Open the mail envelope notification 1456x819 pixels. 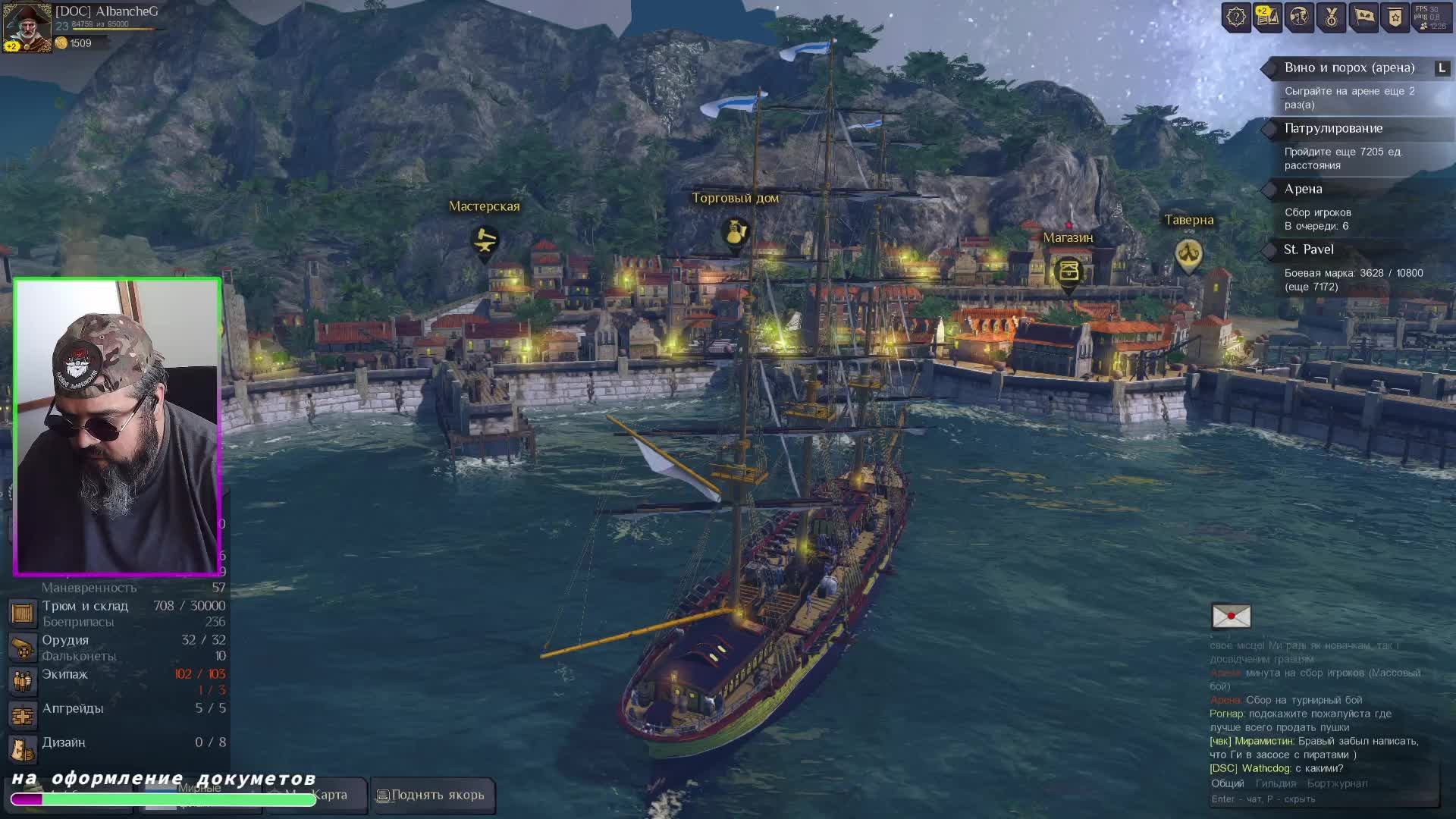pos(1231,617)
